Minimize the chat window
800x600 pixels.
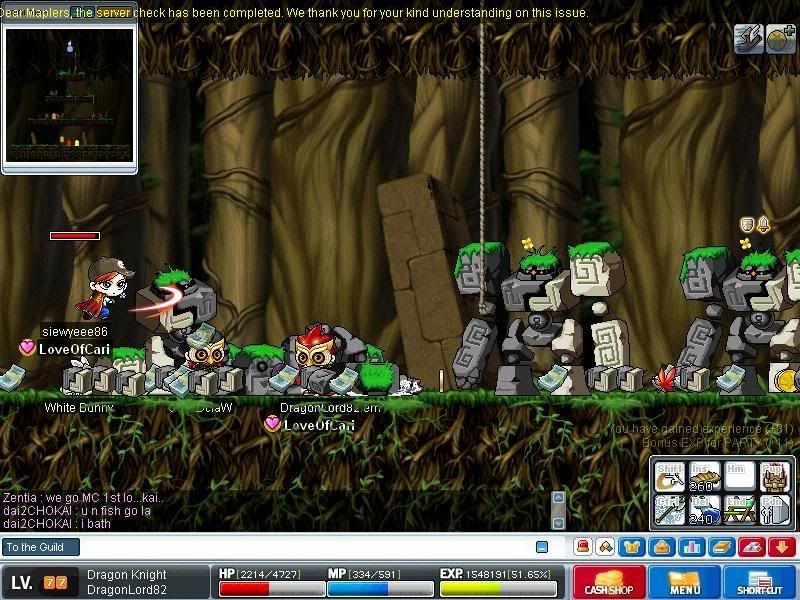542,547
